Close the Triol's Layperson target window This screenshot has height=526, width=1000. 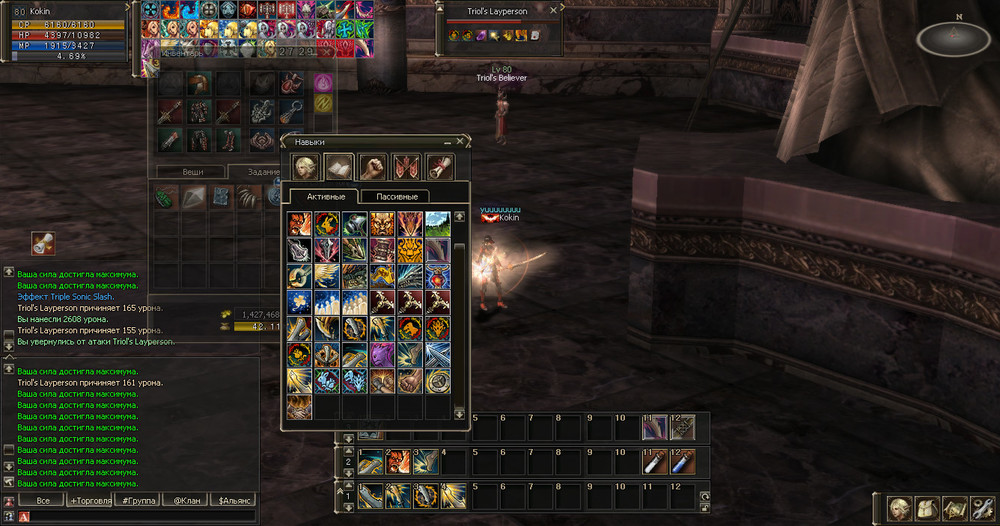555,11
